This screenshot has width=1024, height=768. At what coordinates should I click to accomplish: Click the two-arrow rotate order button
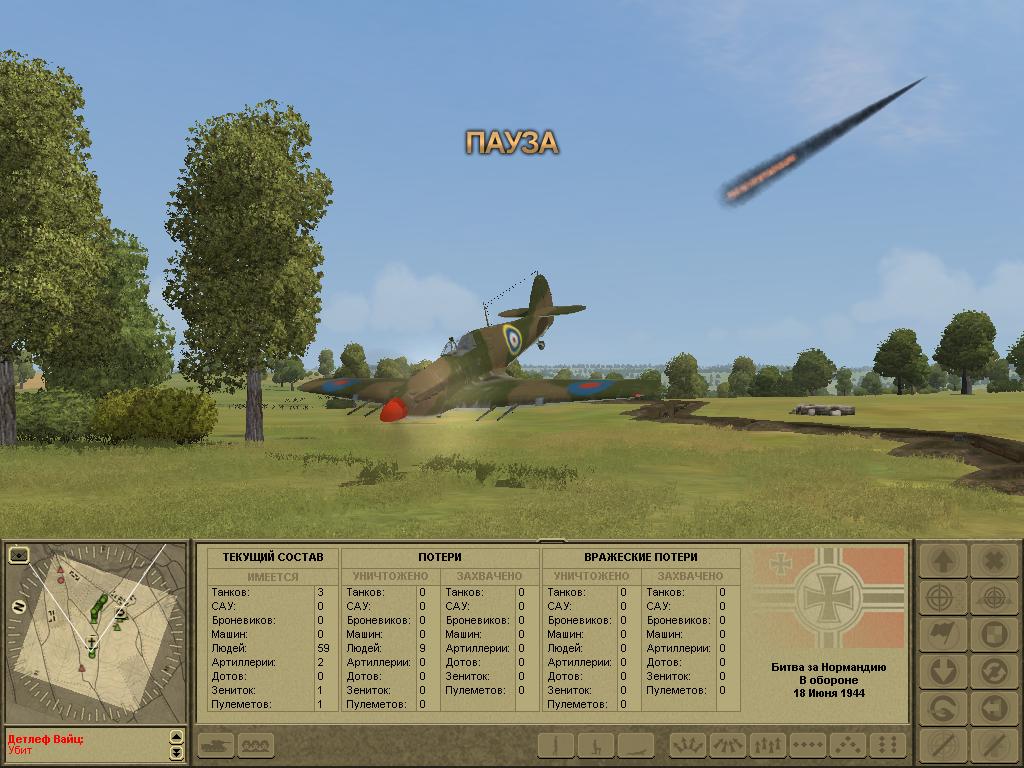click(x=993, y=671)
